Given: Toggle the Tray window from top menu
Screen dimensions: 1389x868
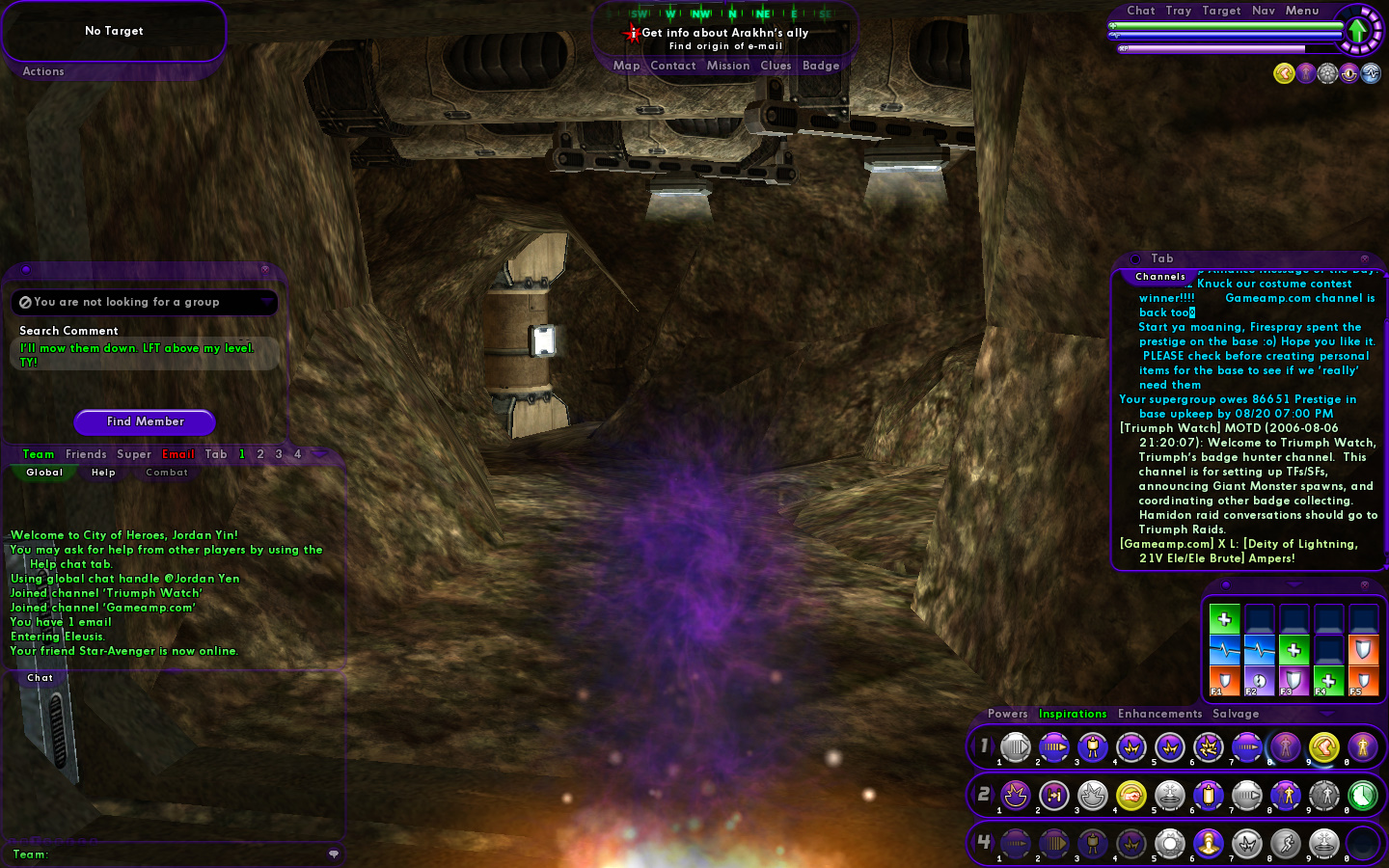Looking at the screenshot, I should pyautogui.click(x=1178, y=11).
